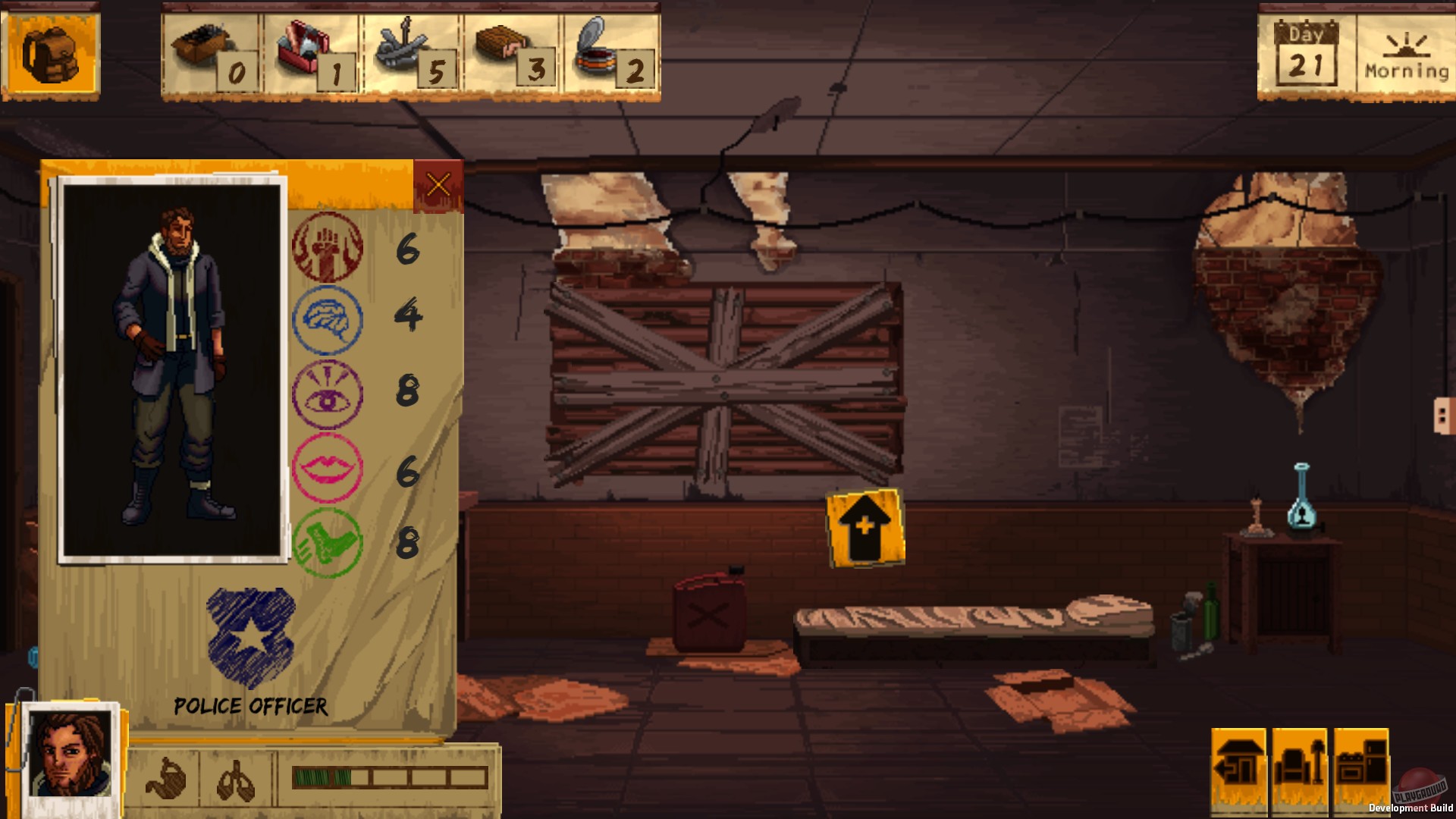
Task: Click the red fist strength stat icon
Action: point(328,248)
